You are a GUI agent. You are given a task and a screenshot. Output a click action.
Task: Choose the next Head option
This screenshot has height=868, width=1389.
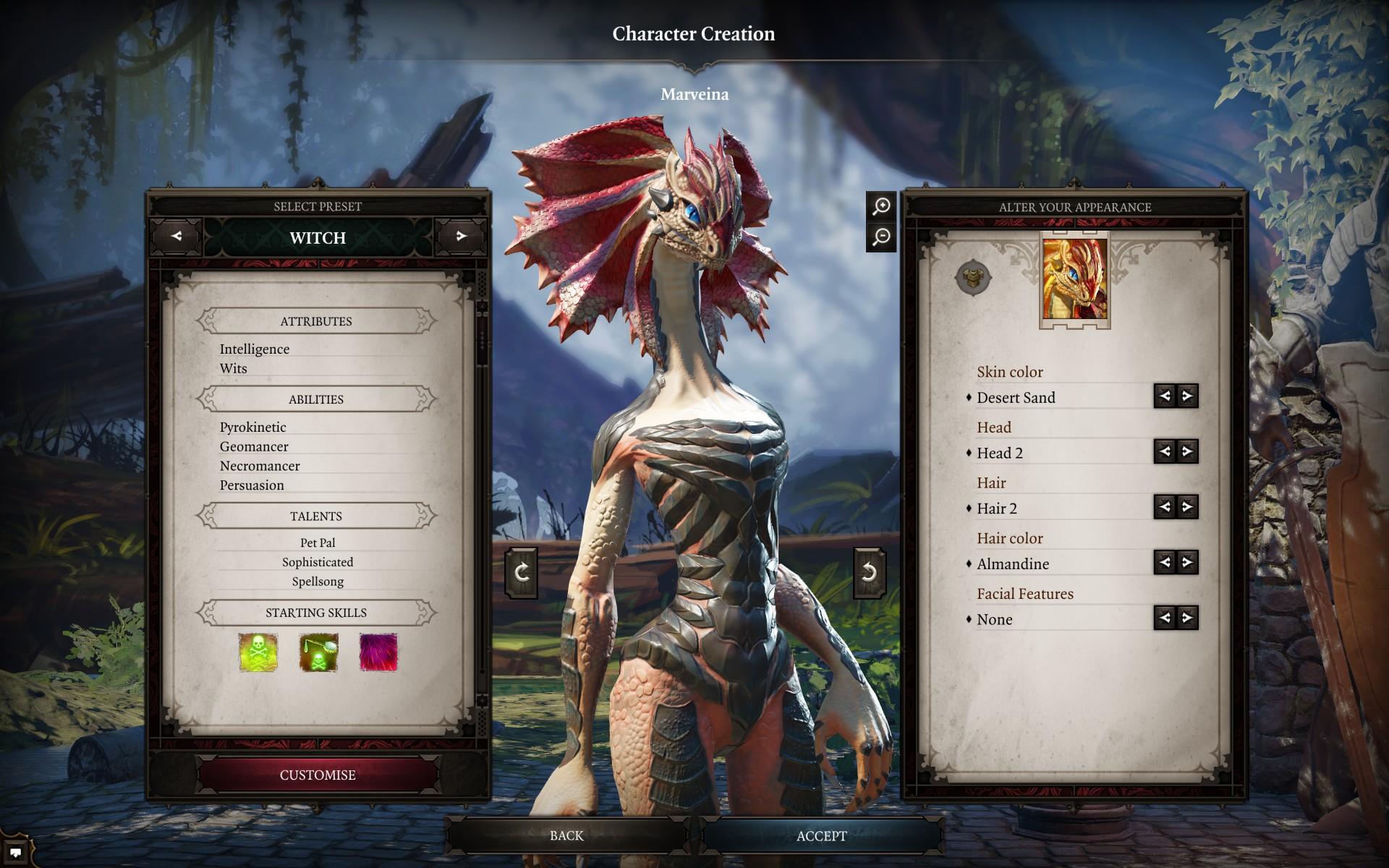point(1187,452)
